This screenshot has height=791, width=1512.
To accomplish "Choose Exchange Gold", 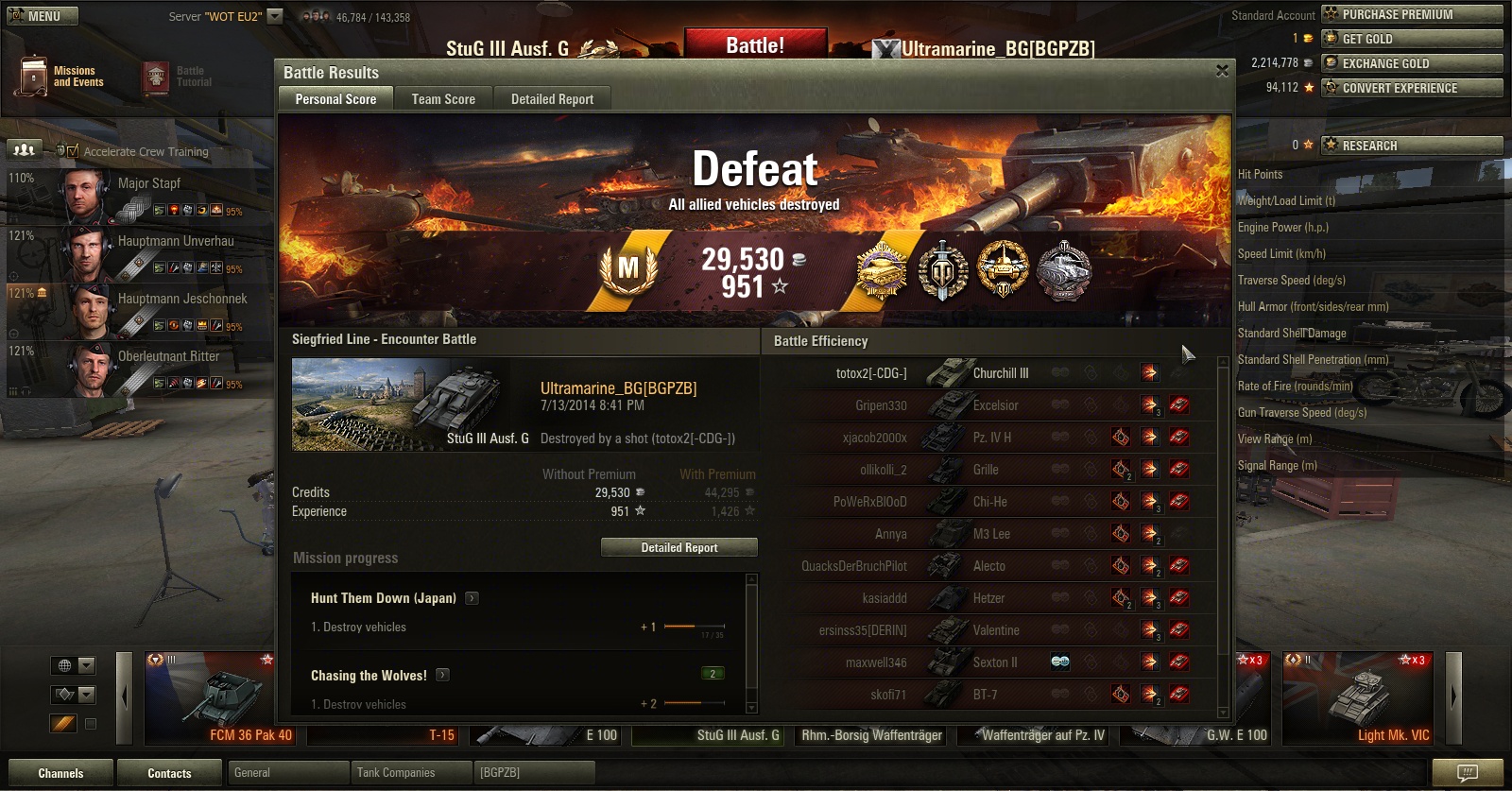I will [1412, 63].
